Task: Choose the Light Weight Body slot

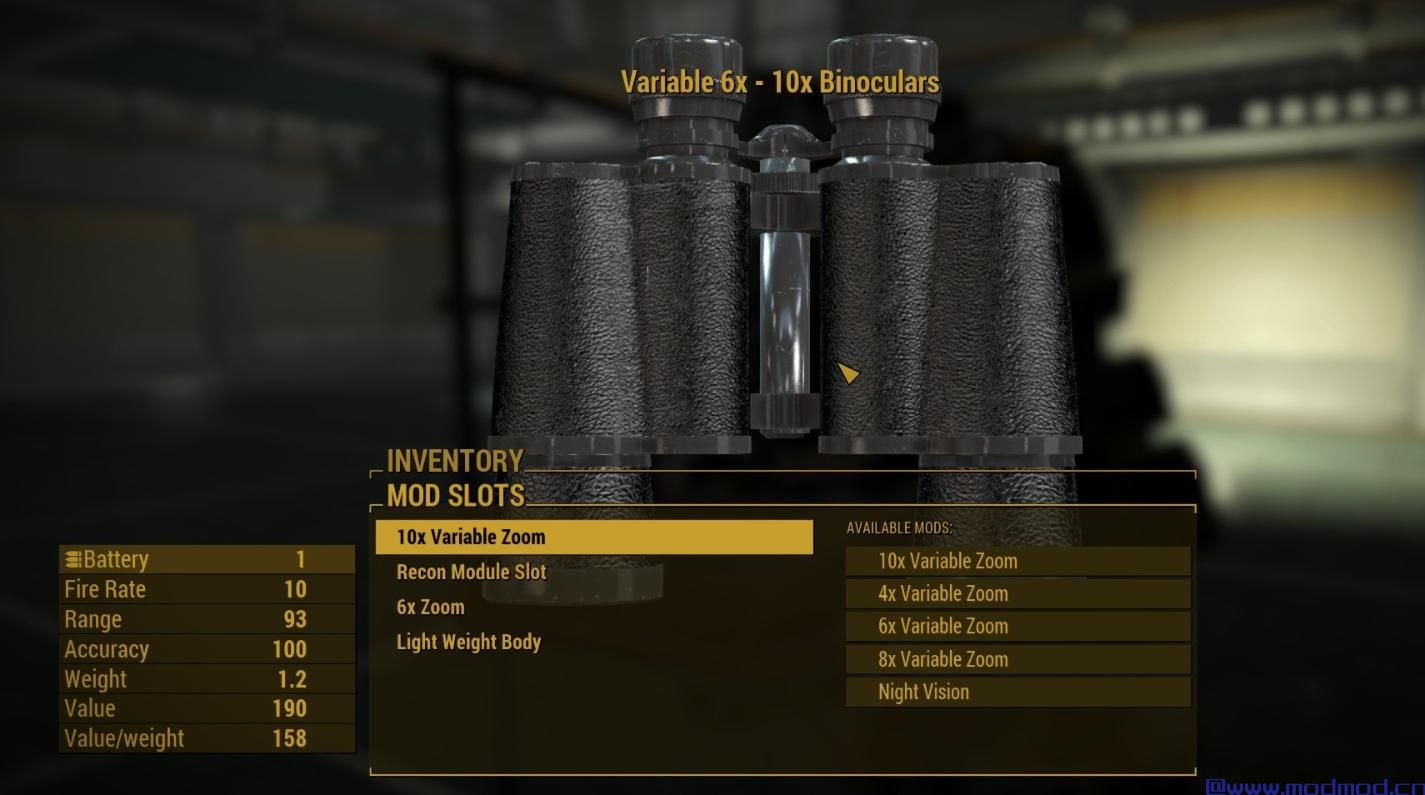Action: pyautogui.click(x=468, y=642)
